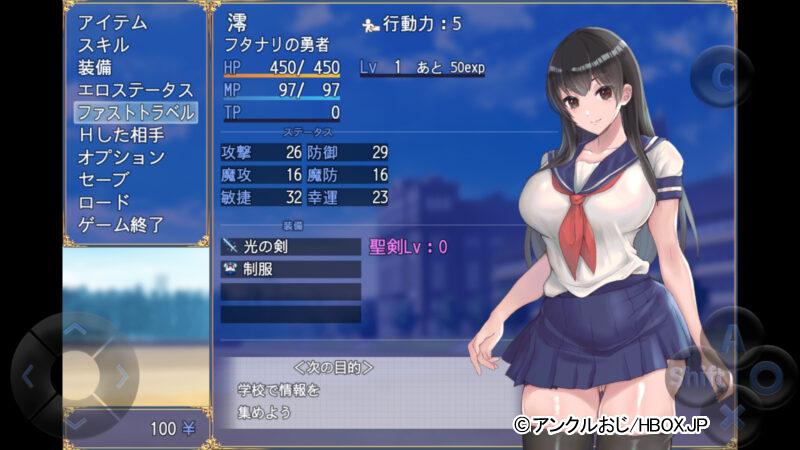Open the アイテム (Items) menu

pos(112,22)
